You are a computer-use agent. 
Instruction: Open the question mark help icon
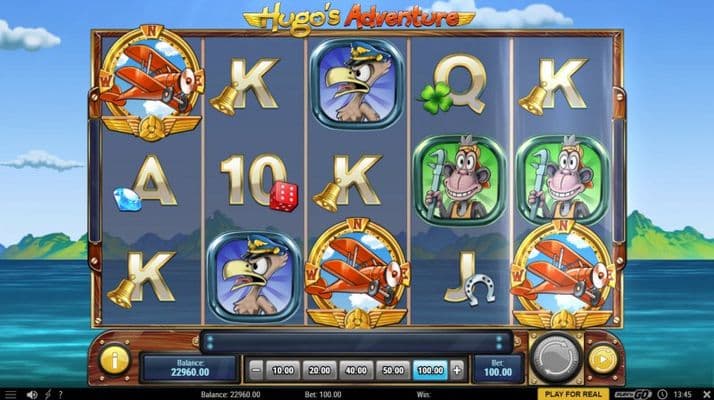tap(60, 394)
